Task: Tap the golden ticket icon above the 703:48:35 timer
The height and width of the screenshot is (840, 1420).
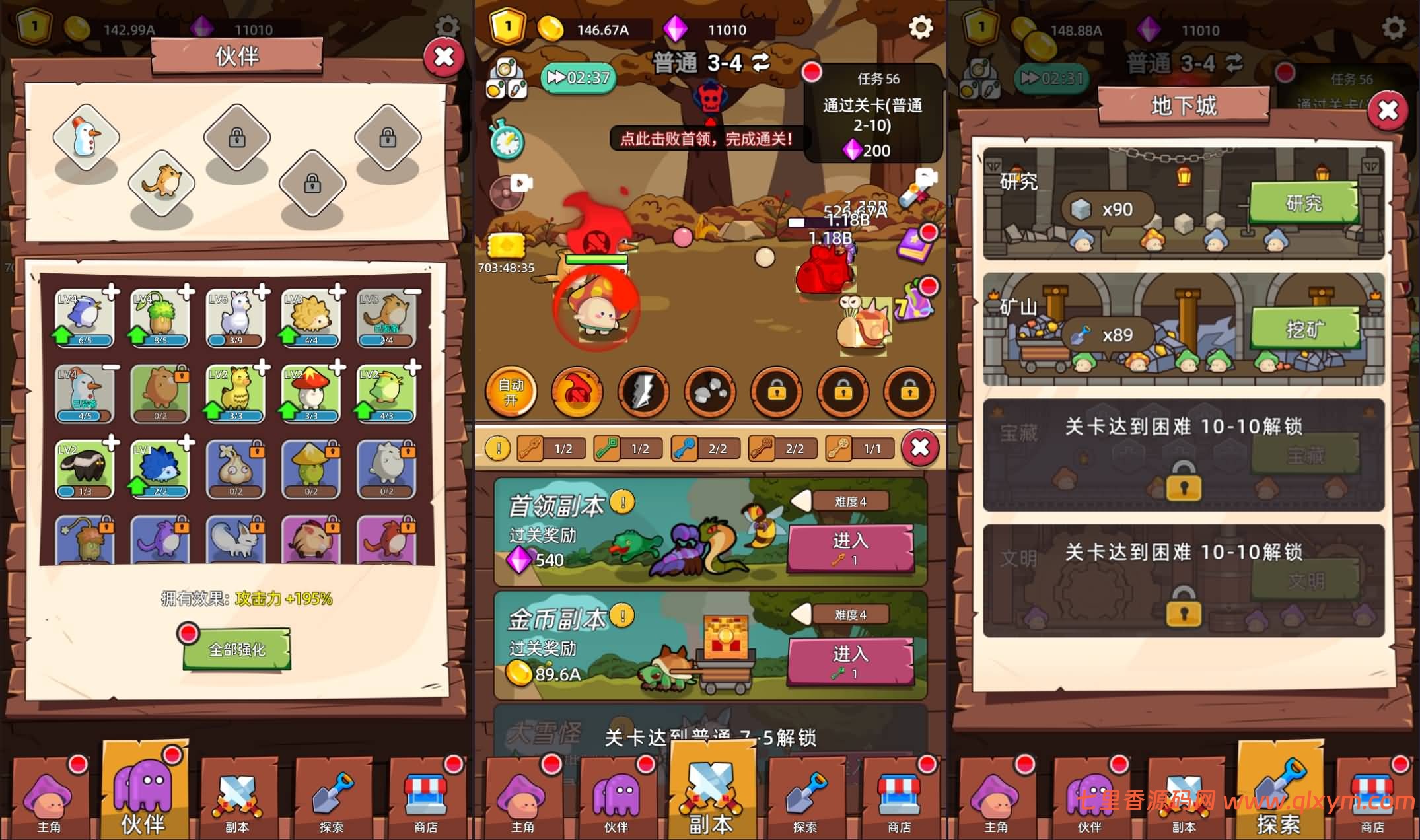Action: [x=505, y=245]
